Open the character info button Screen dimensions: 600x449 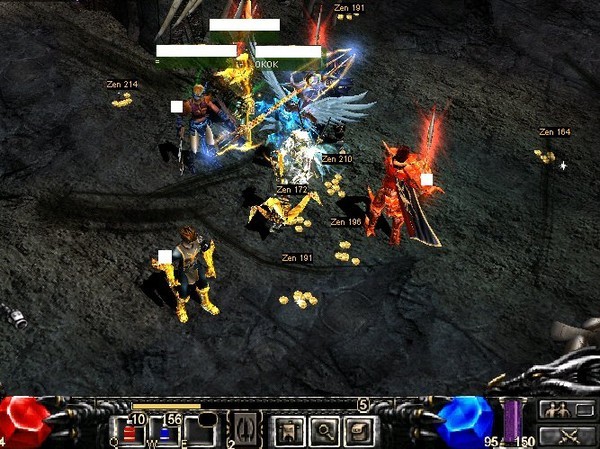pyautogui.click(x=290, y=431)
